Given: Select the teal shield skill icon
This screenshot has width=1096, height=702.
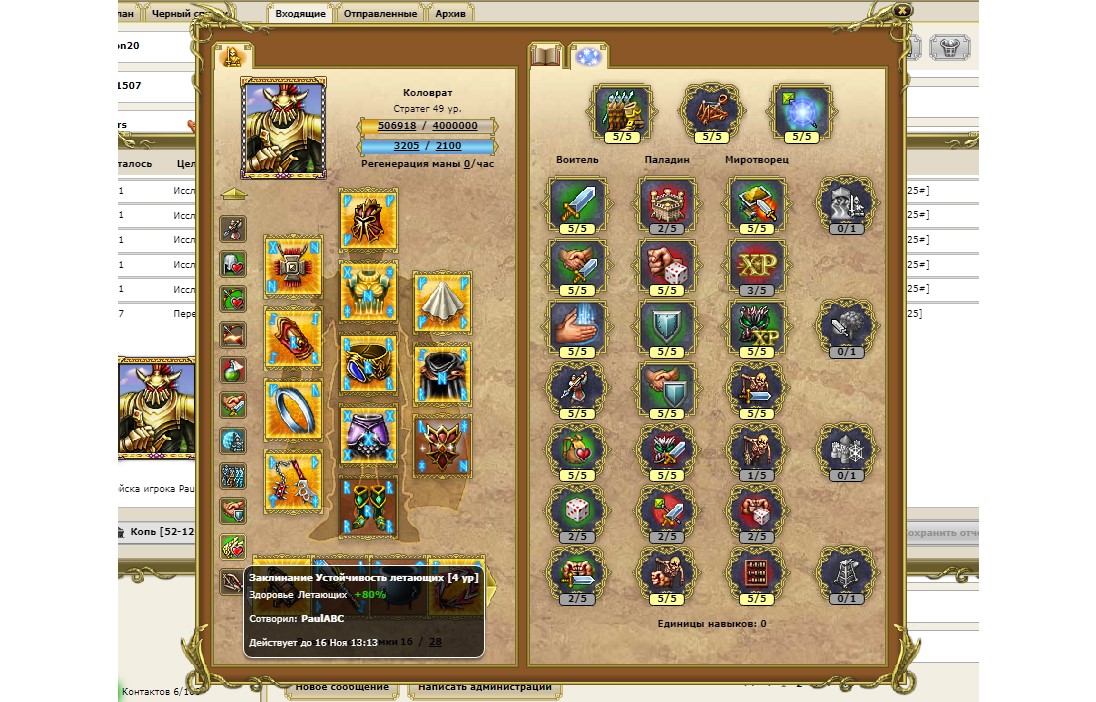Looking at the screenshot, I should click(668, 327).
